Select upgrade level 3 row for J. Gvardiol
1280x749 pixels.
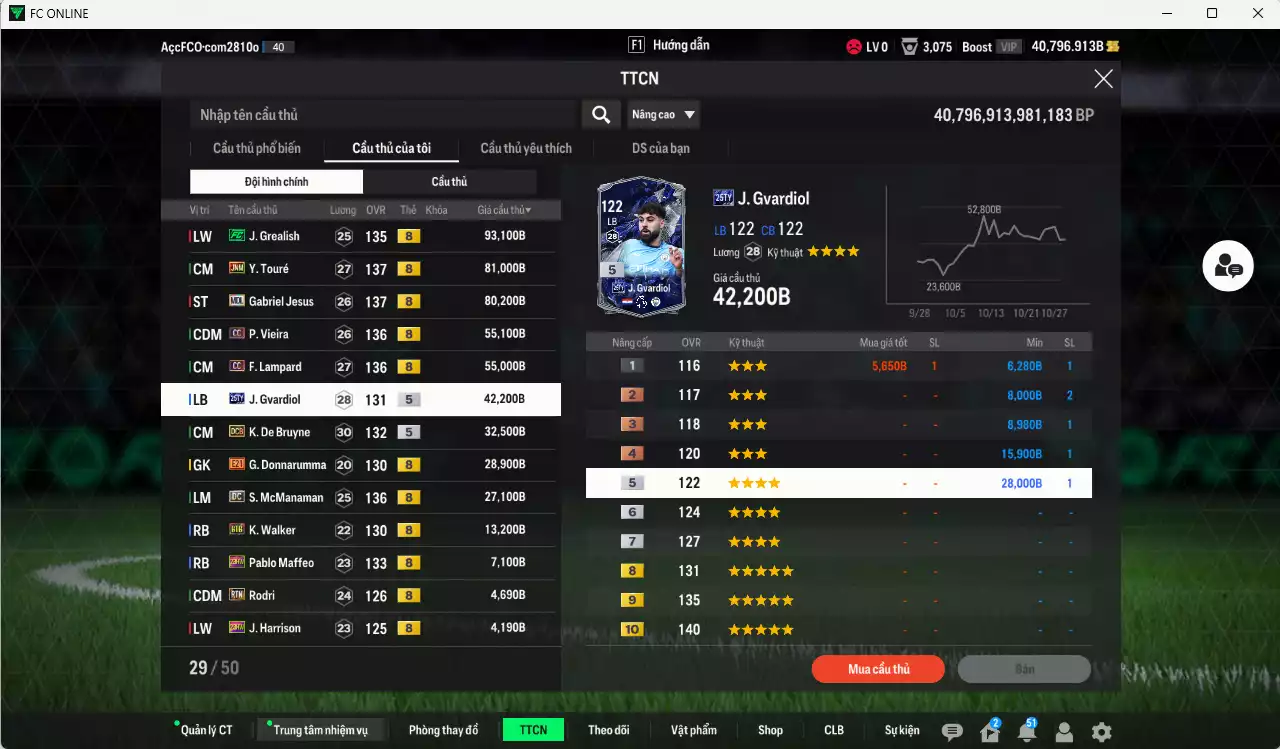point(838,423)
